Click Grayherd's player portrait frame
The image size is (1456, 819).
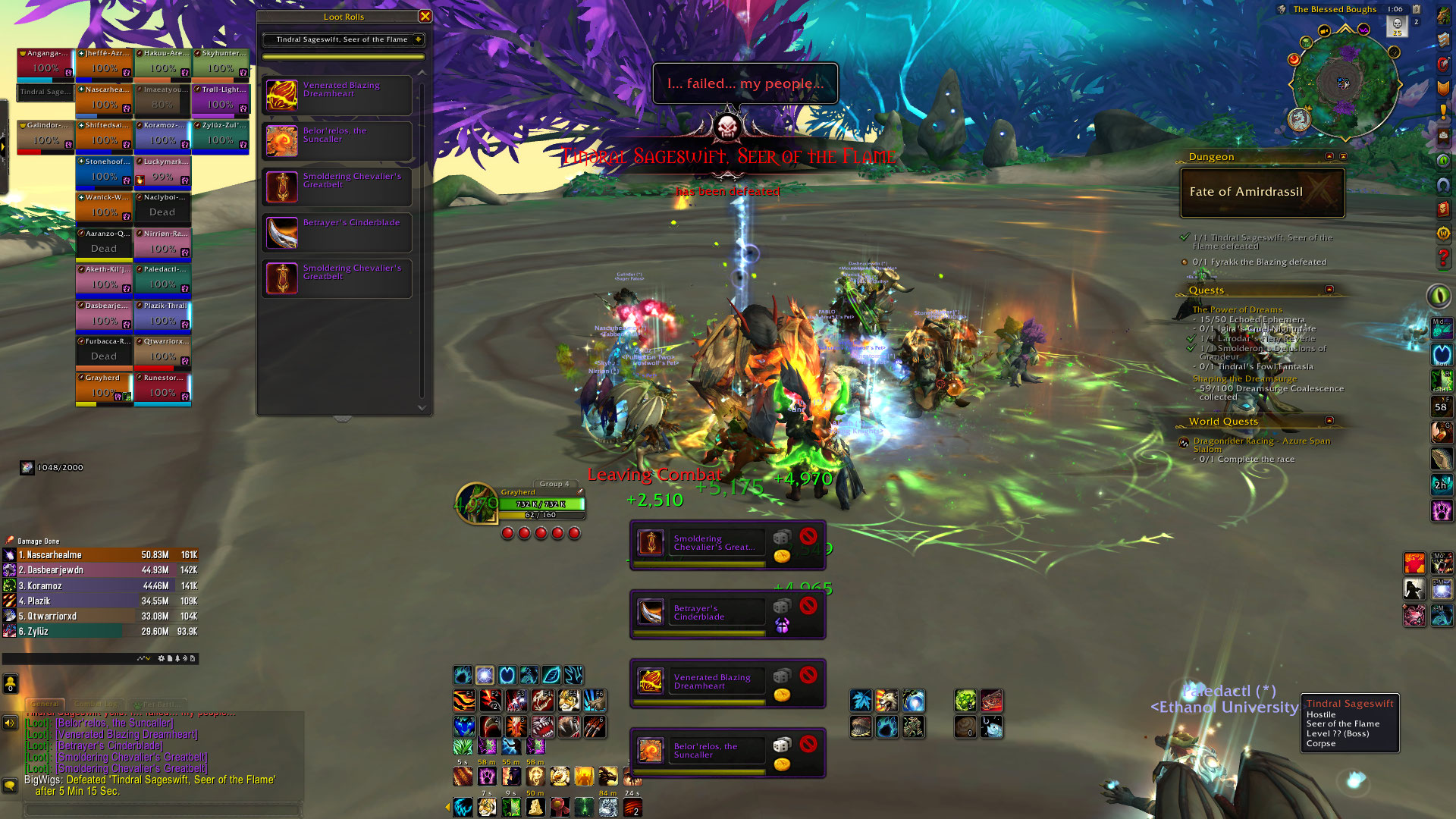pyautogui.click(x=476, y=503)
